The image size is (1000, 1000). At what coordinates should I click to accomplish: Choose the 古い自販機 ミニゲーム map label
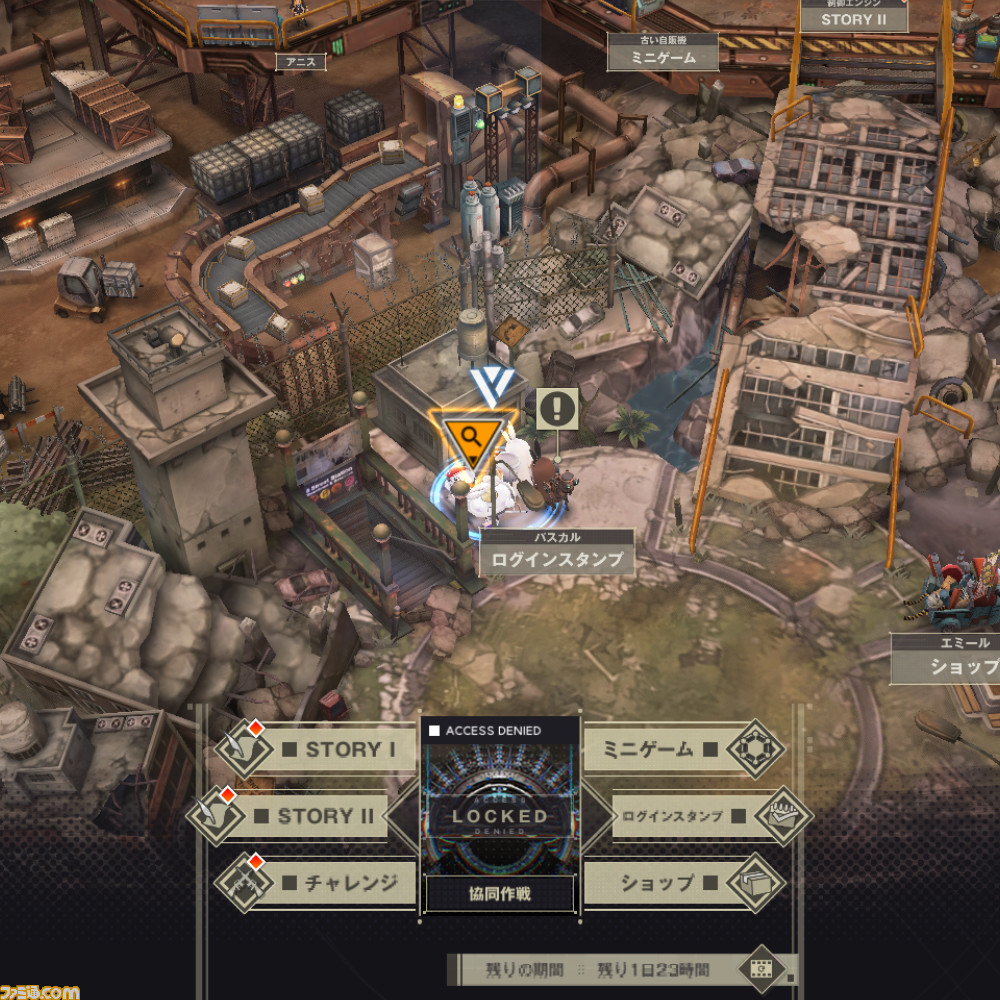coord(663,52)
